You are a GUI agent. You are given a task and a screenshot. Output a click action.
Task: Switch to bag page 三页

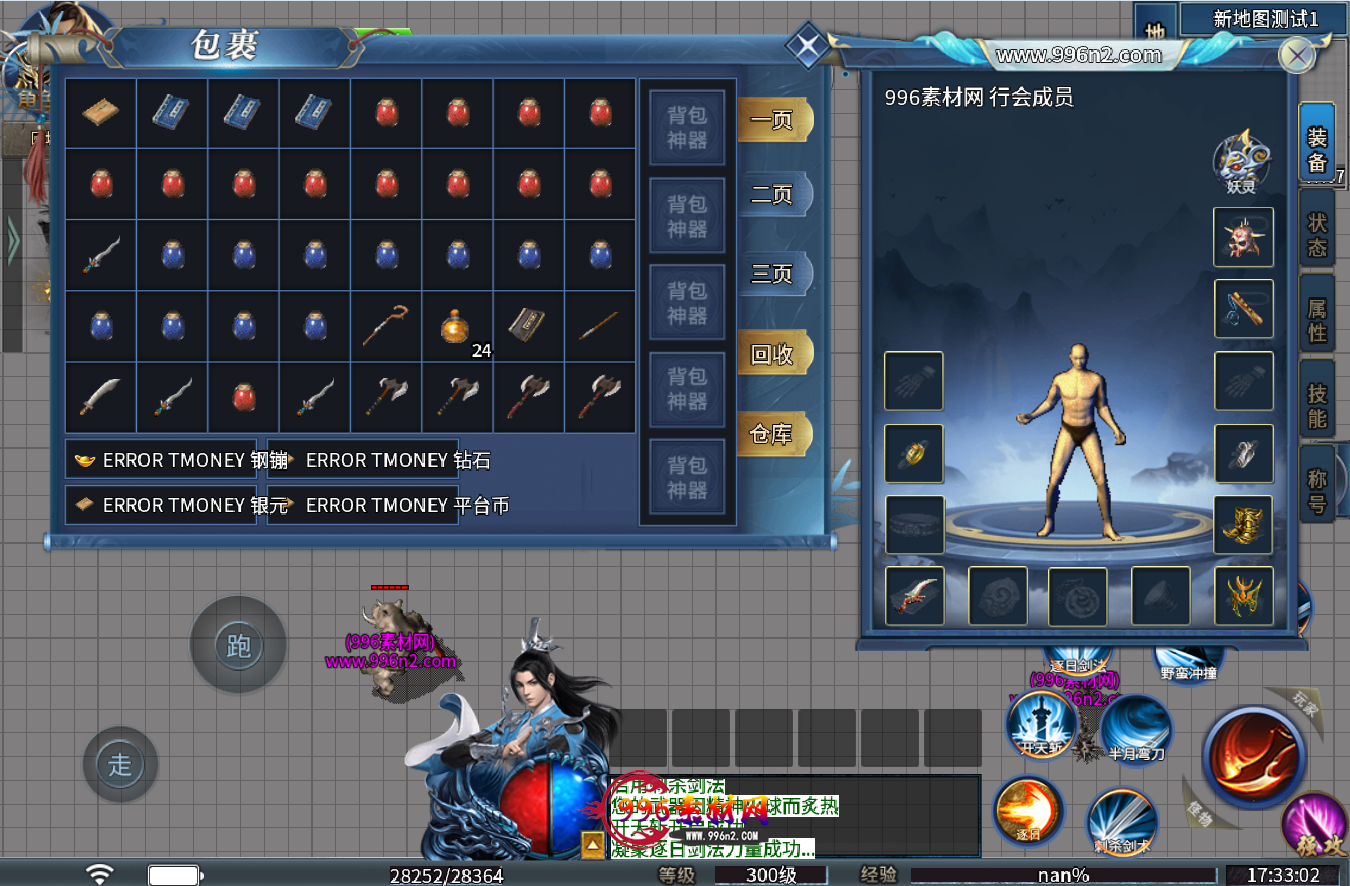[x=773, y=273]
